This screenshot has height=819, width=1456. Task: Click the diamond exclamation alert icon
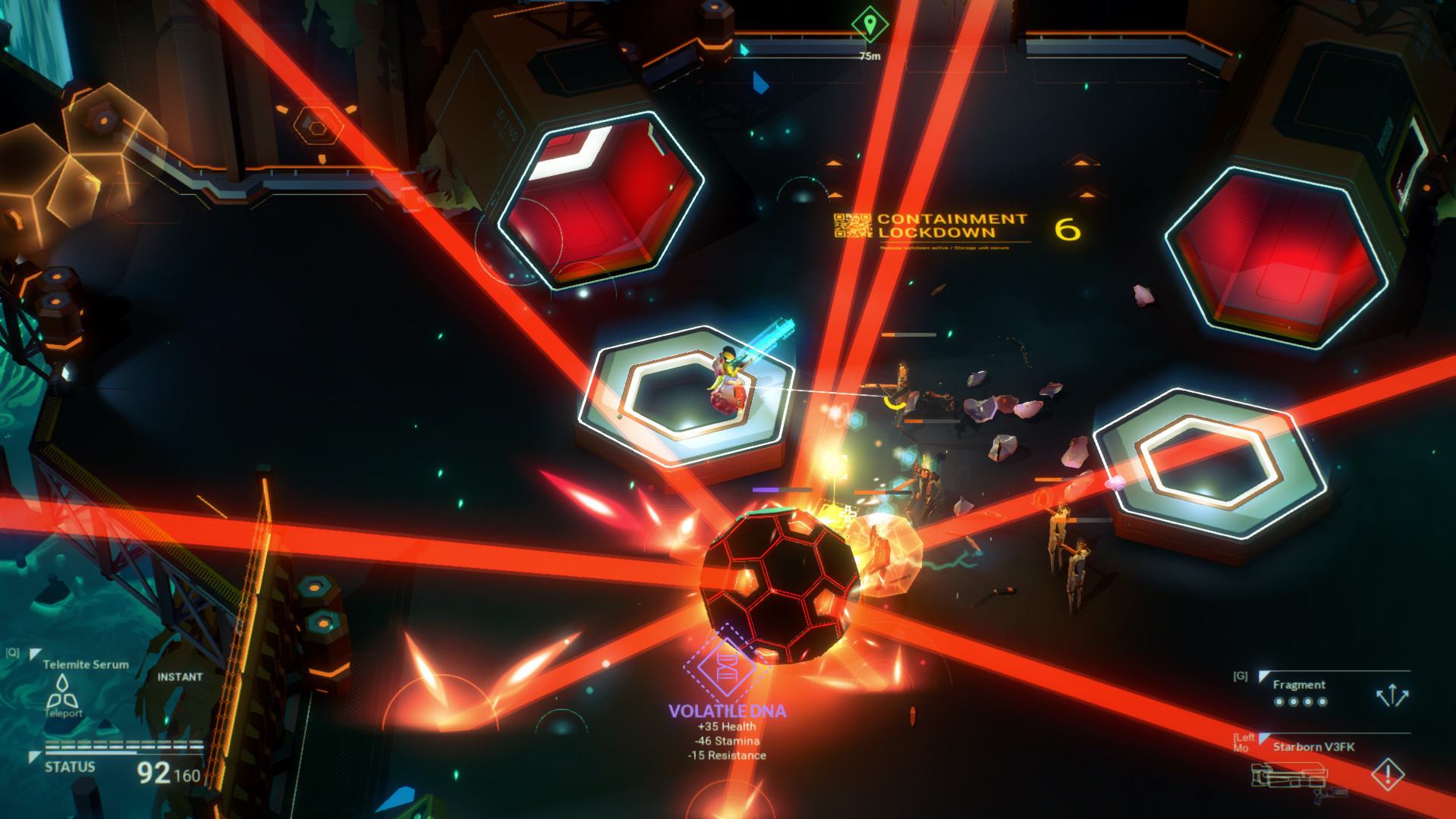pyautogui.click(x=1388, y=775)
